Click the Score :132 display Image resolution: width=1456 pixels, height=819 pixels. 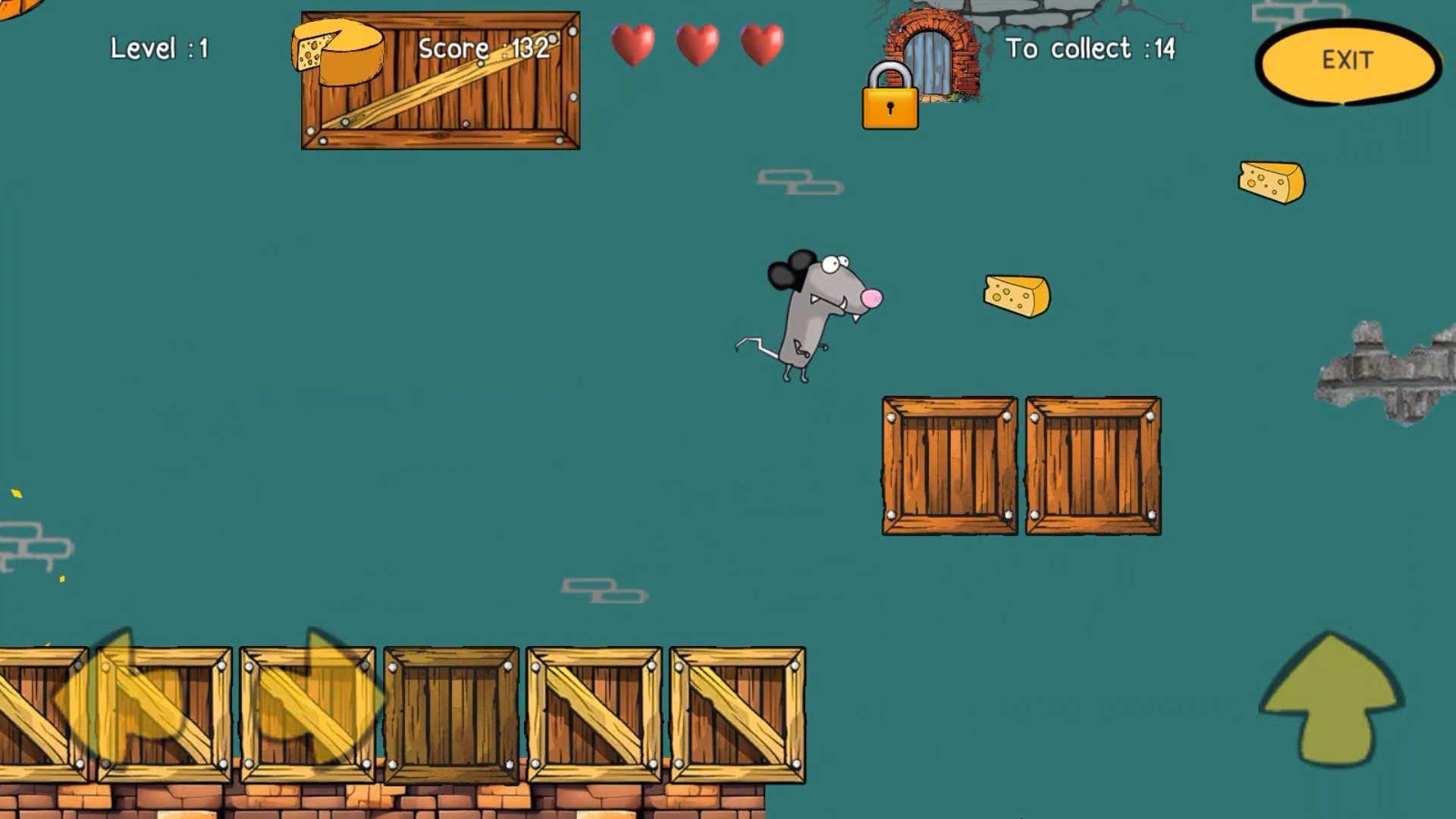pyautogui.click(x=485, y=48)
